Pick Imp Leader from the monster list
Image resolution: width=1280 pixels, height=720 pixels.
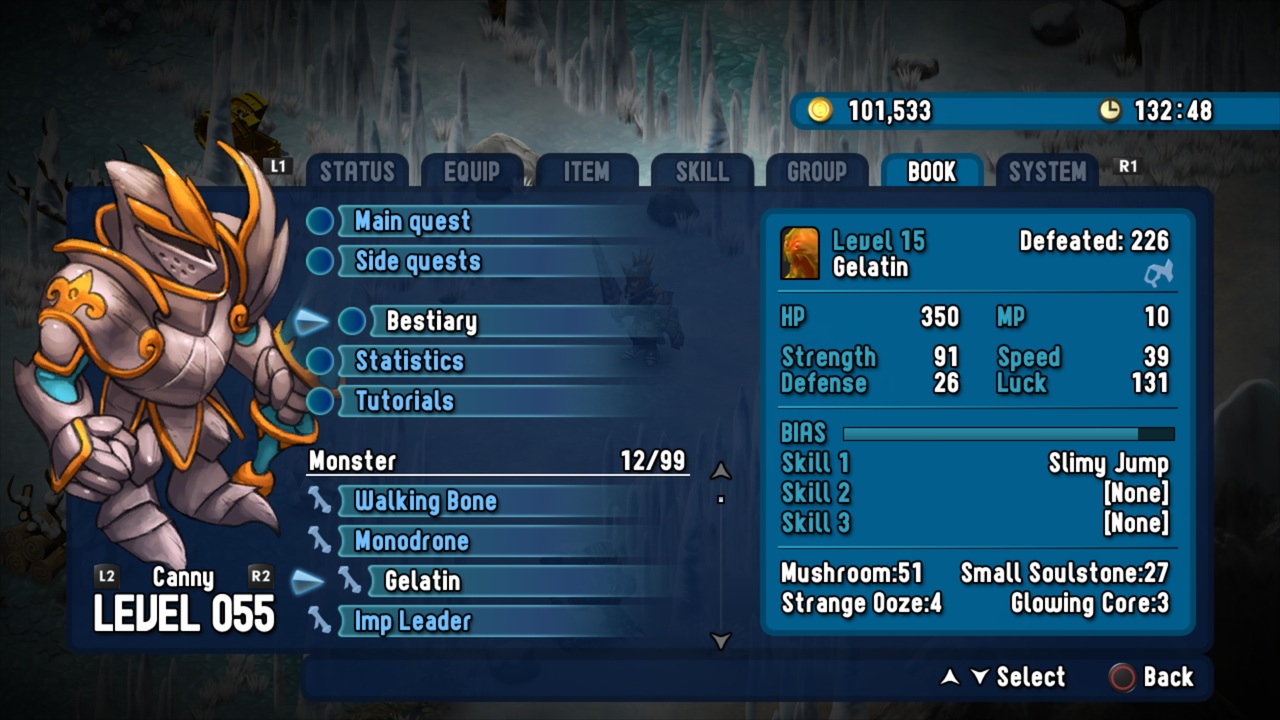pos(413,621)
